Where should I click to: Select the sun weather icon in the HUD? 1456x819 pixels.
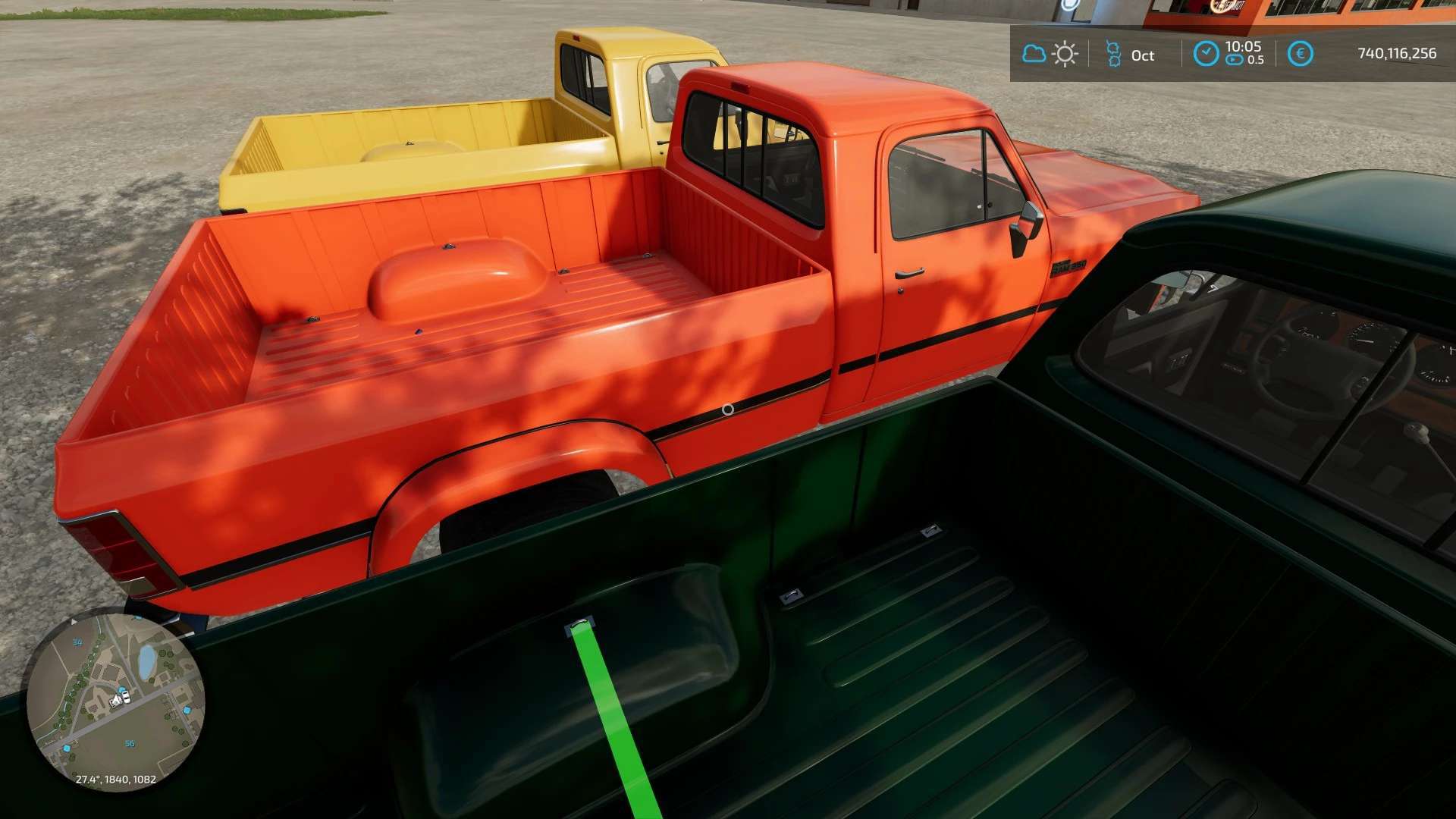[1065, 54]
